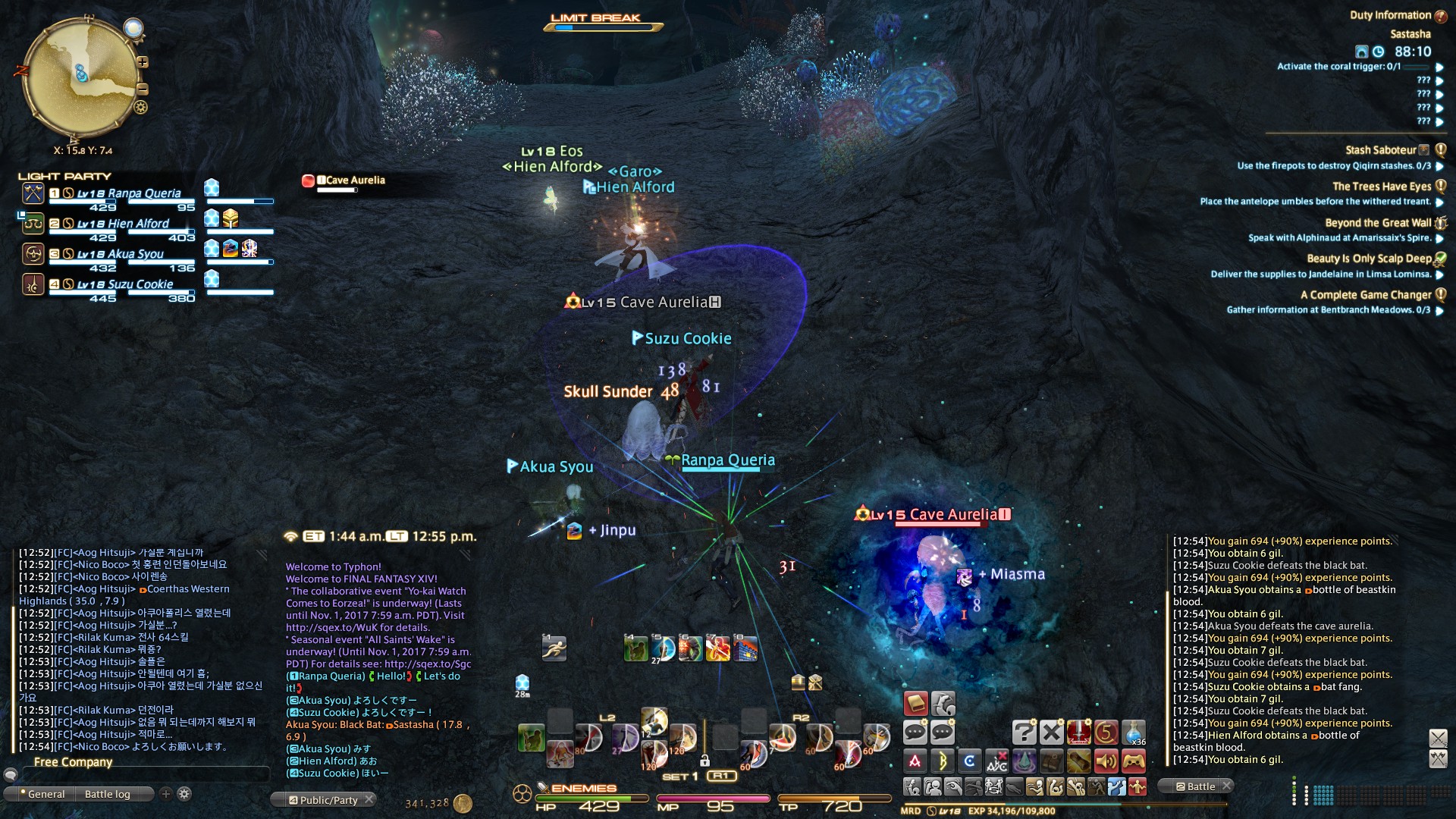Image resolution: width=1456 pixels, height=819 pixels.
Task: Select the Public/Party chat tab
Action: (322, 799)
